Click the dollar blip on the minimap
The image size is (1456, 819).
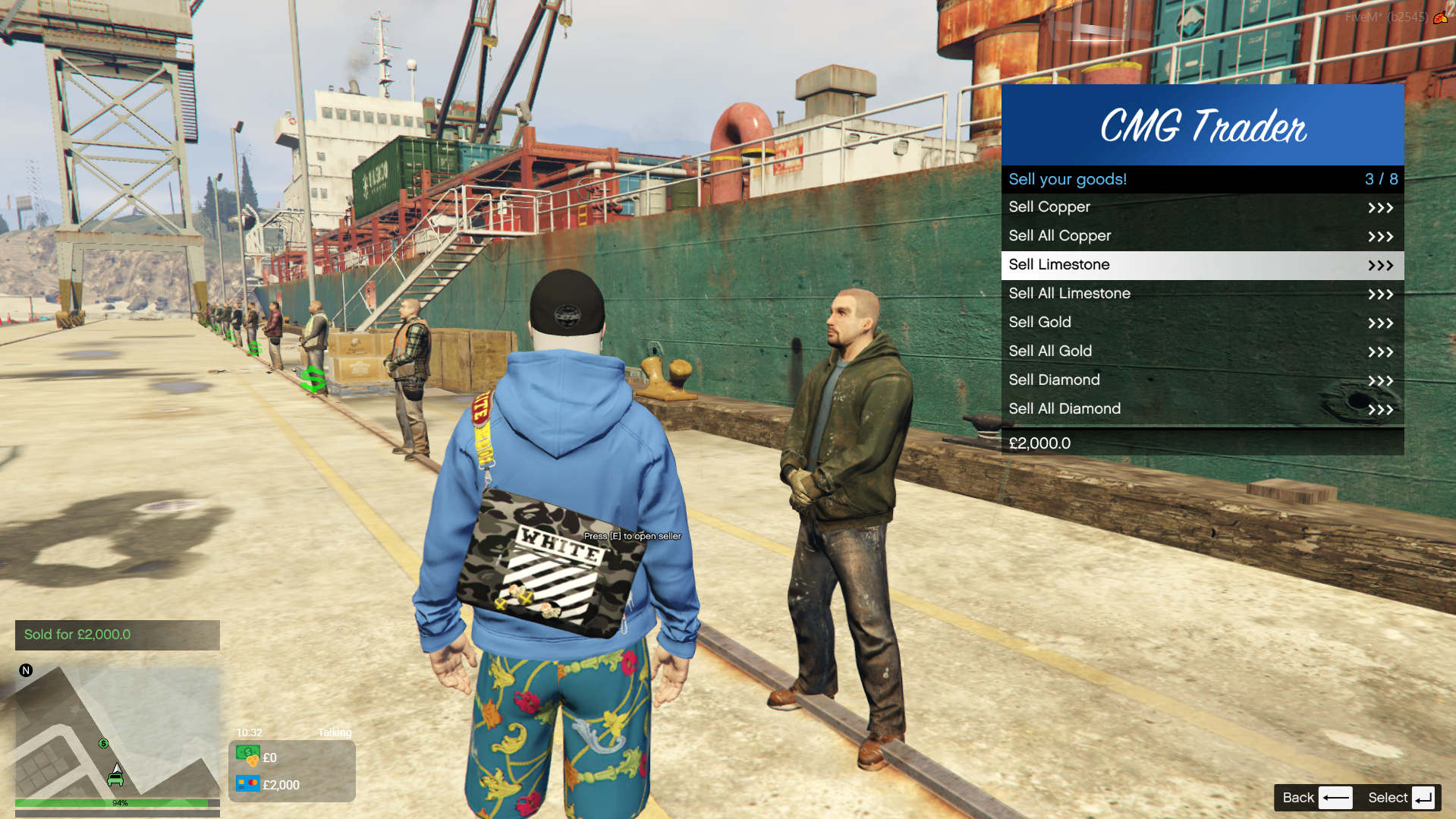pos(104,743)
